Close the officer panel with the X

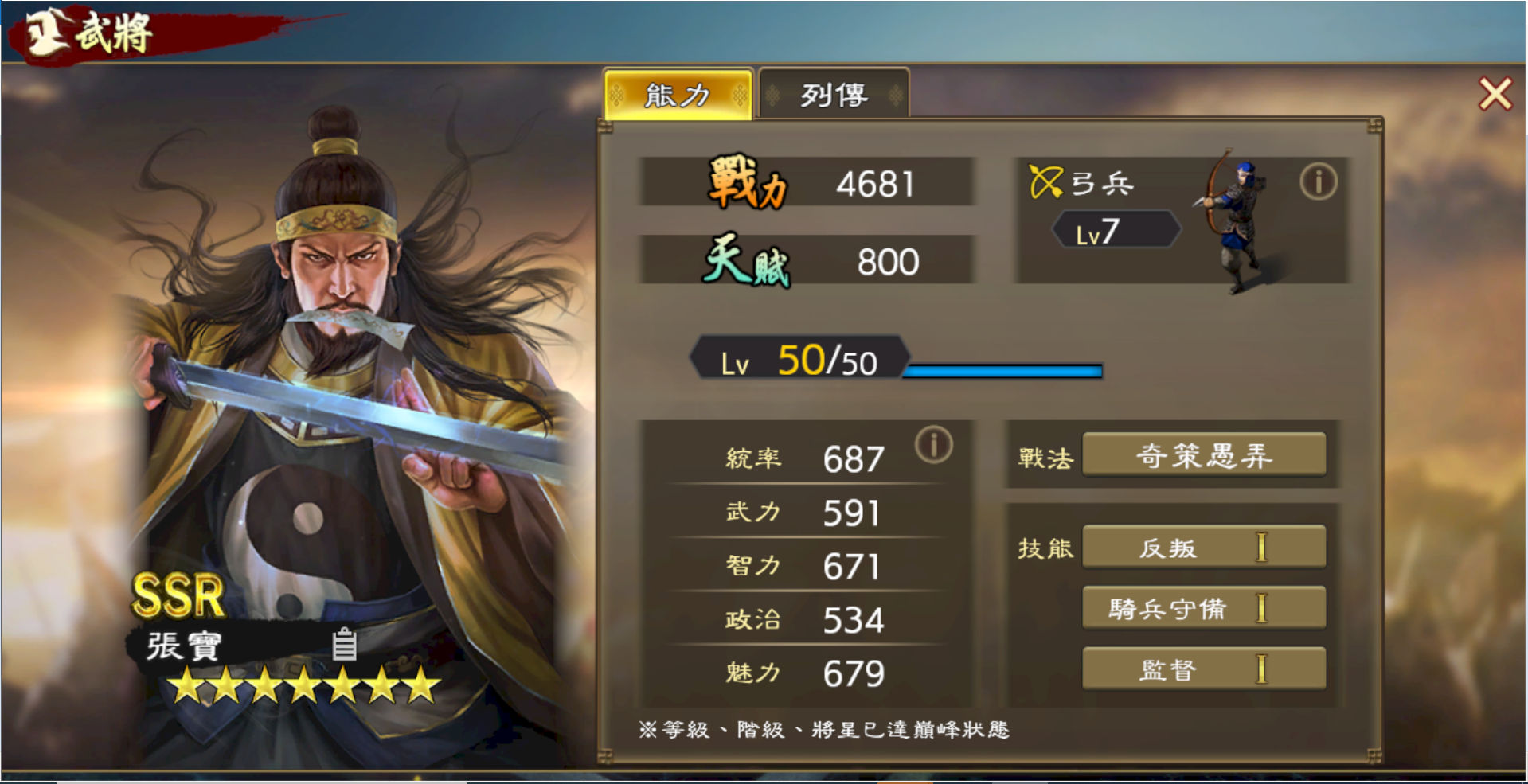pyautogui.click(x=1495, y=94)
